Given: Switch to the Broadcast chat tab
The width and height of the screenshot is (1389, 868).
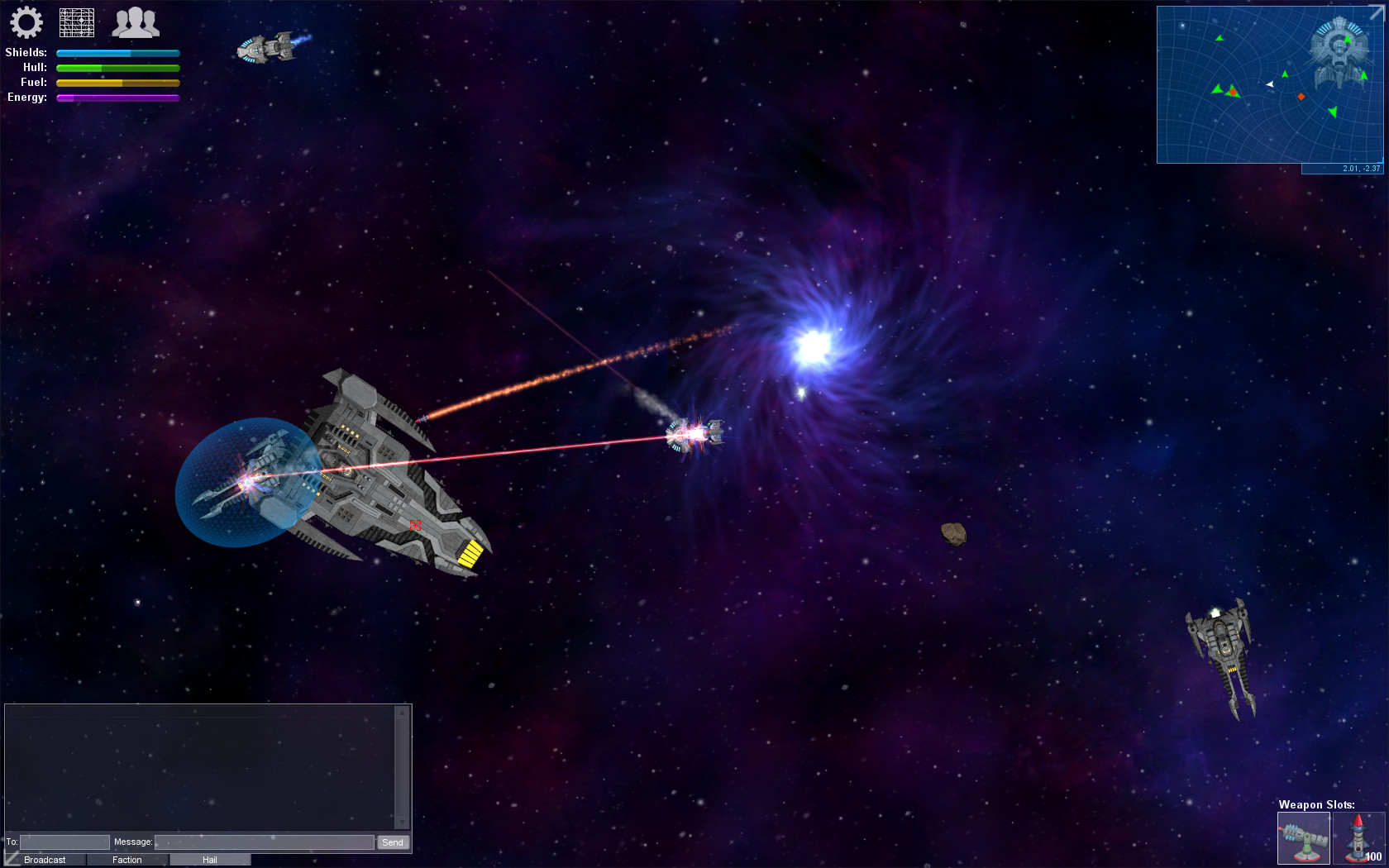Looking at the screenshot, I should [45, 860].
